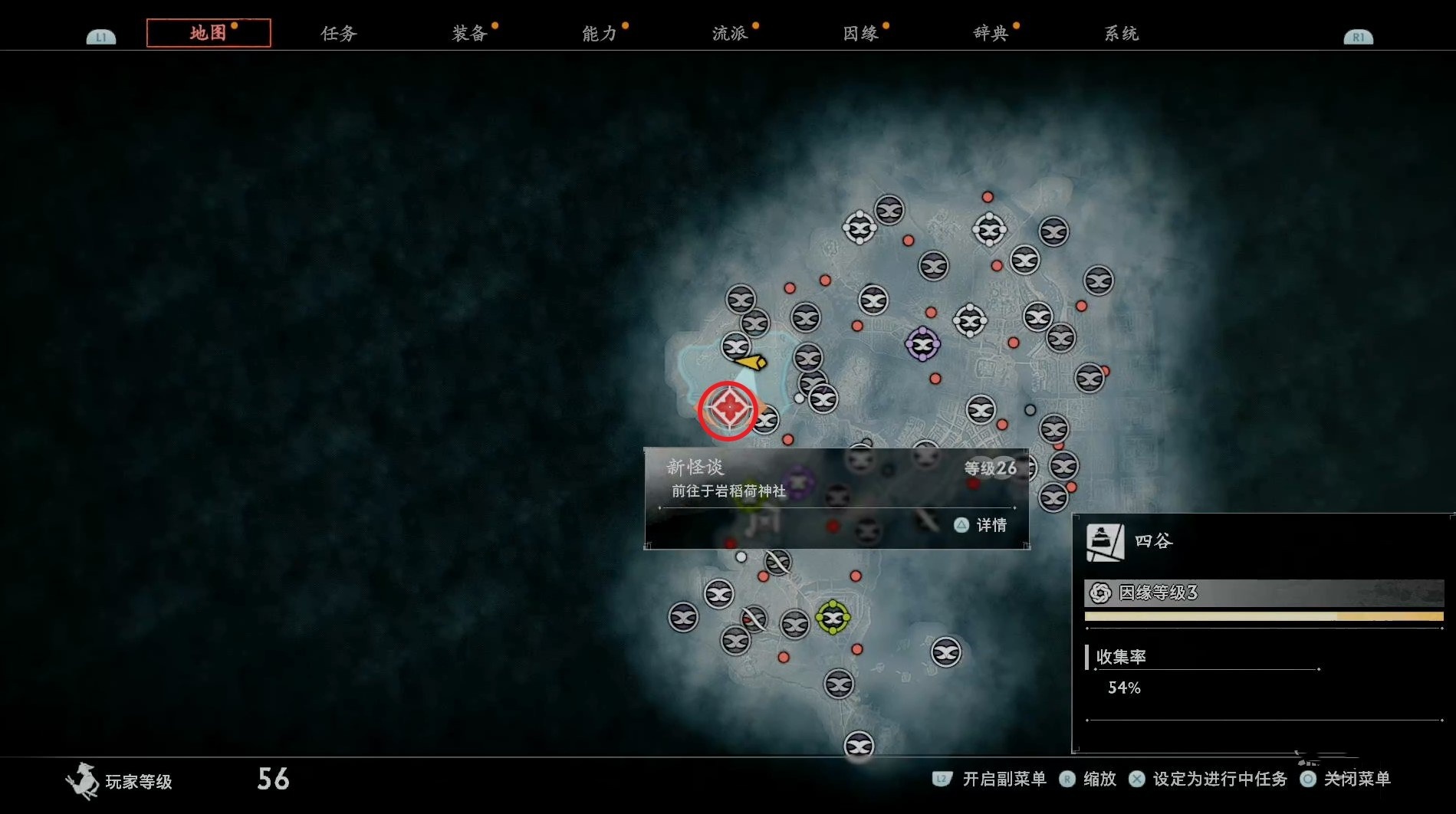Open the 新怪谈 quest tooltip
The image size is (1456, 814).
[x=836, y=479]
